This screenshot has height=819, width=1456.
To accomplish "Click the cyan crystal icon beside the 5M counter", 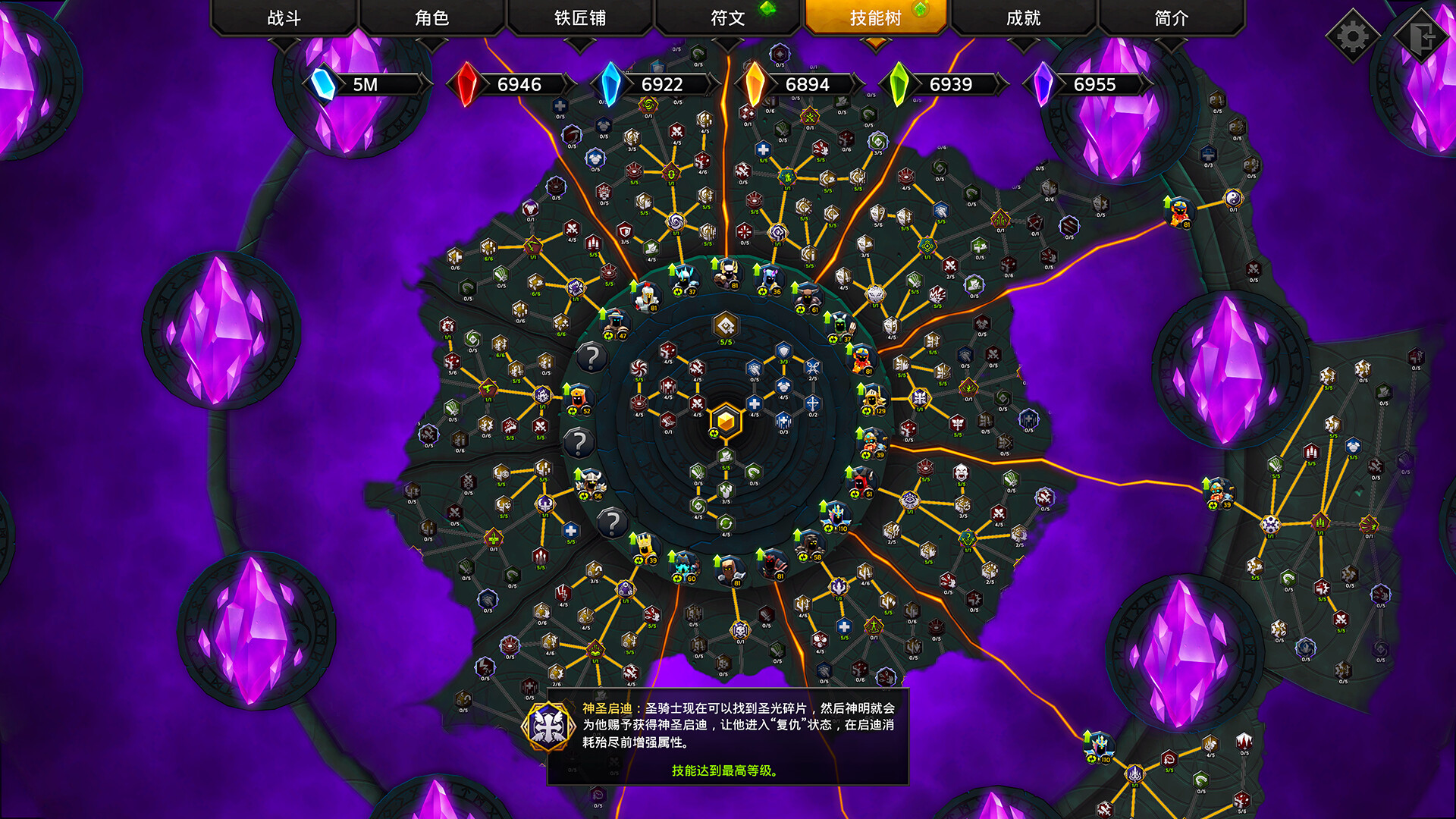I will coord(322,84).
